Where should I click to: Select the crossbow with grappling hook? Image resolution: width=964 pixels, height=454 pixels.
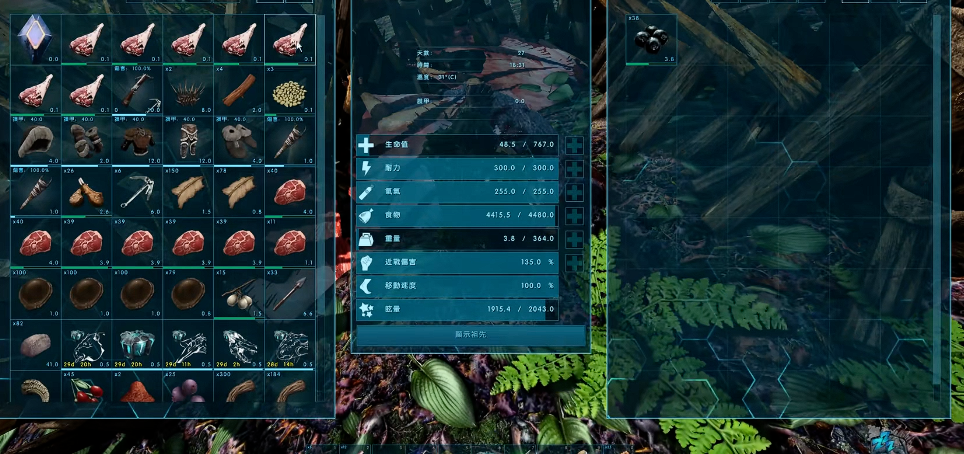(x=137, y=90)
